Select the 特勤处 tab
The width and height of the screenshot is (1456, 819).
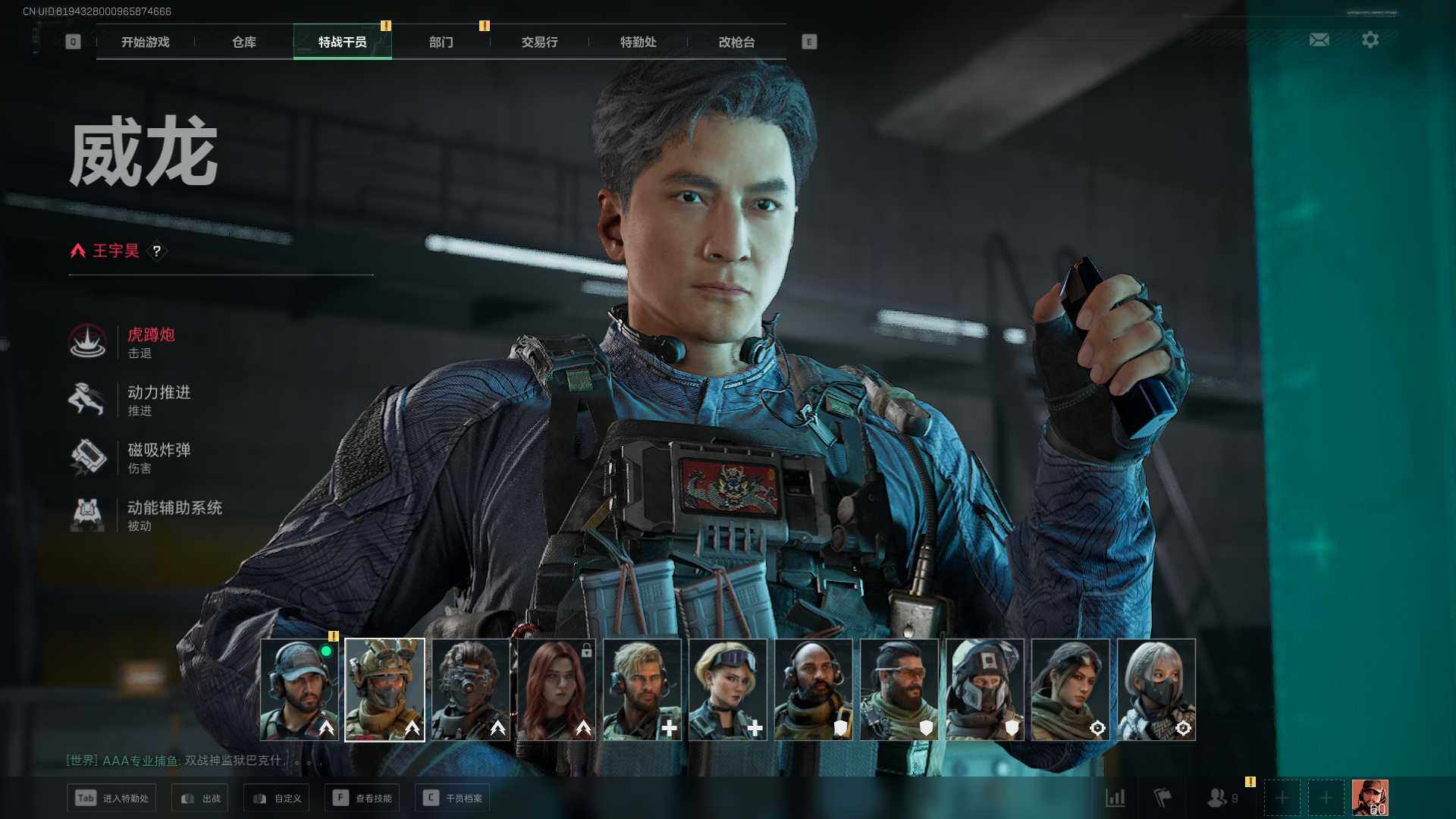[x=638, y=42]
